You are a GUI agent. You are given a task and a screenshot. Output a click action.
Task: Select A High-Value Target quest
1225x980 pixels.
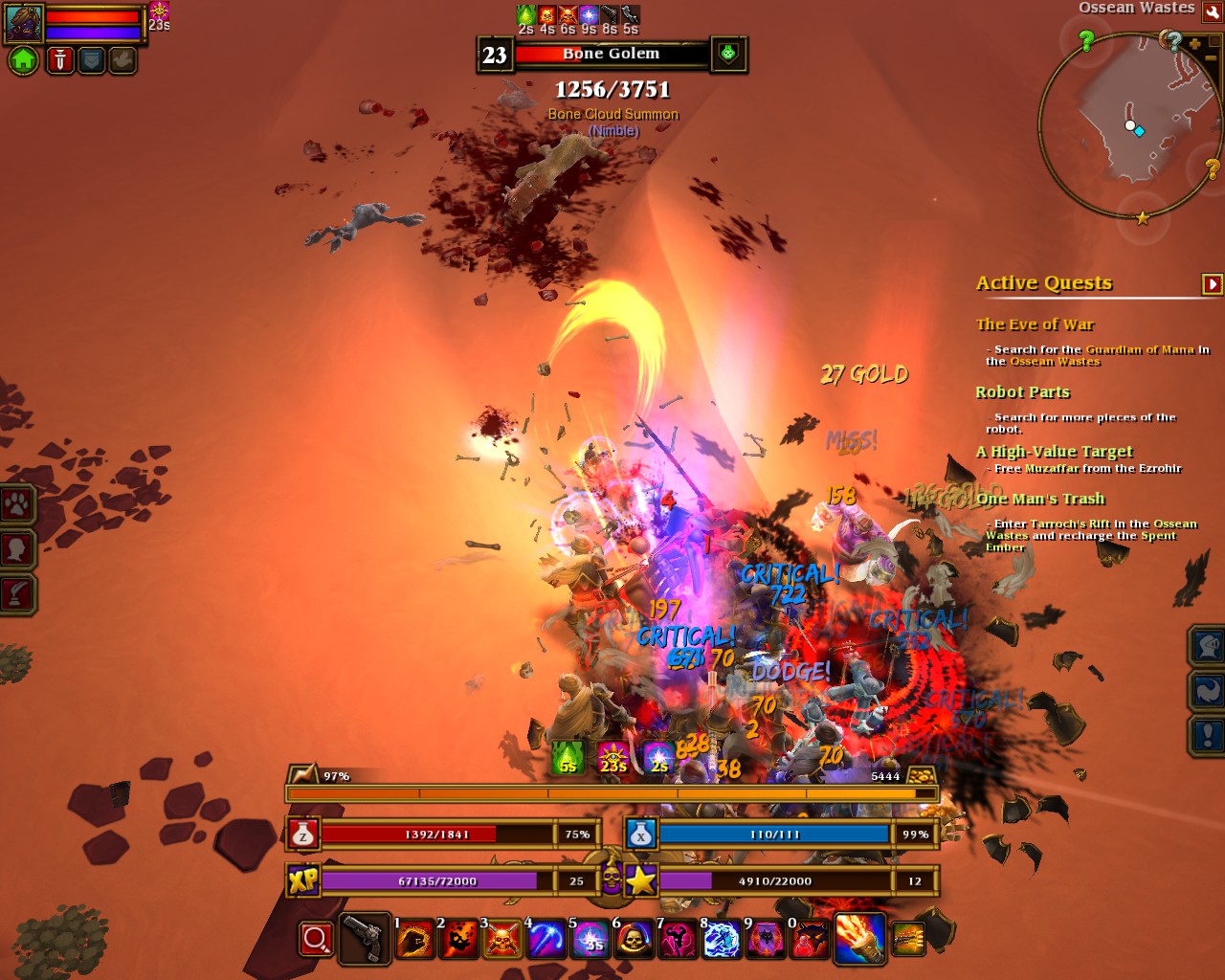tap(1054, 452)
